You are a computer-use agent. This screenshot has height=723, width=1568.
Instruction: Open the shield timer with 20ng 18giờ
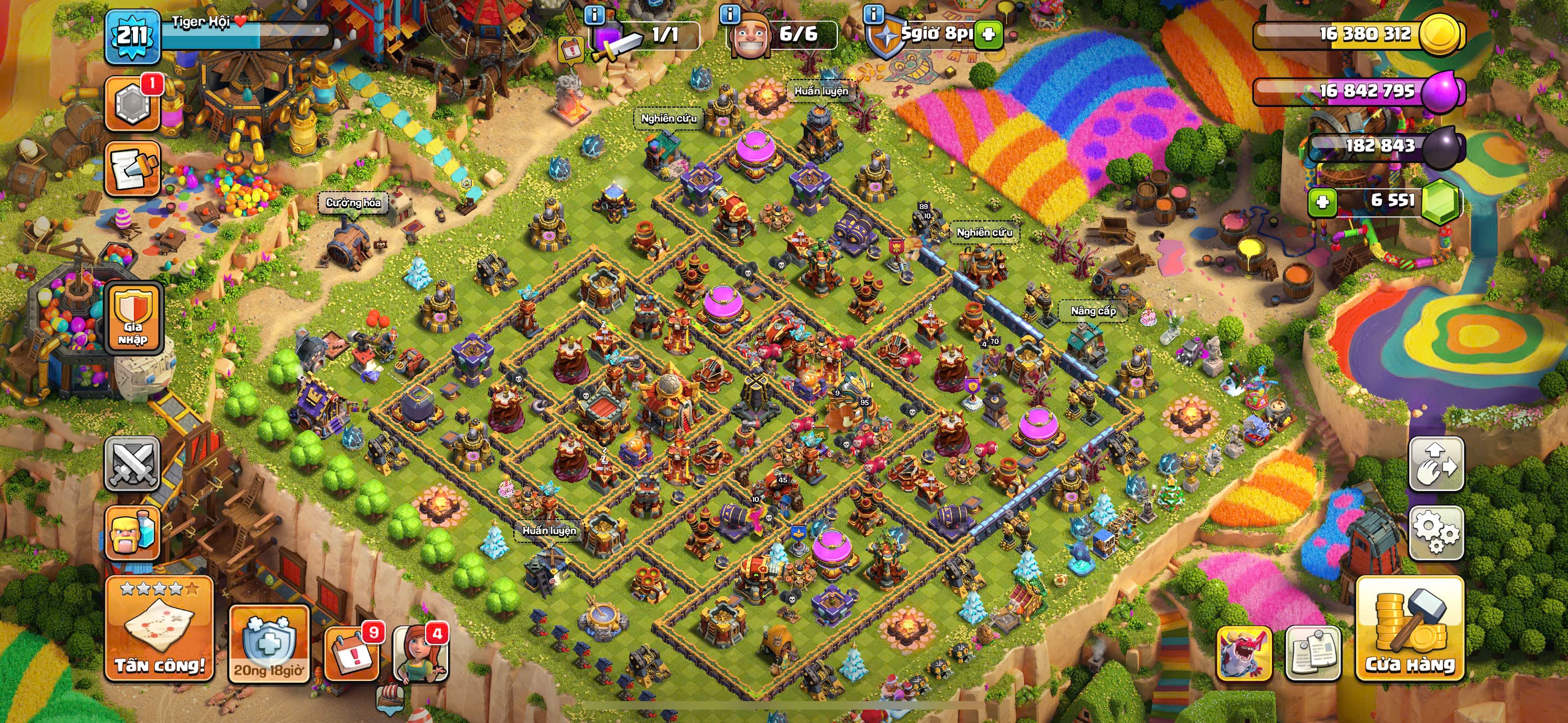tap(269, 644)
